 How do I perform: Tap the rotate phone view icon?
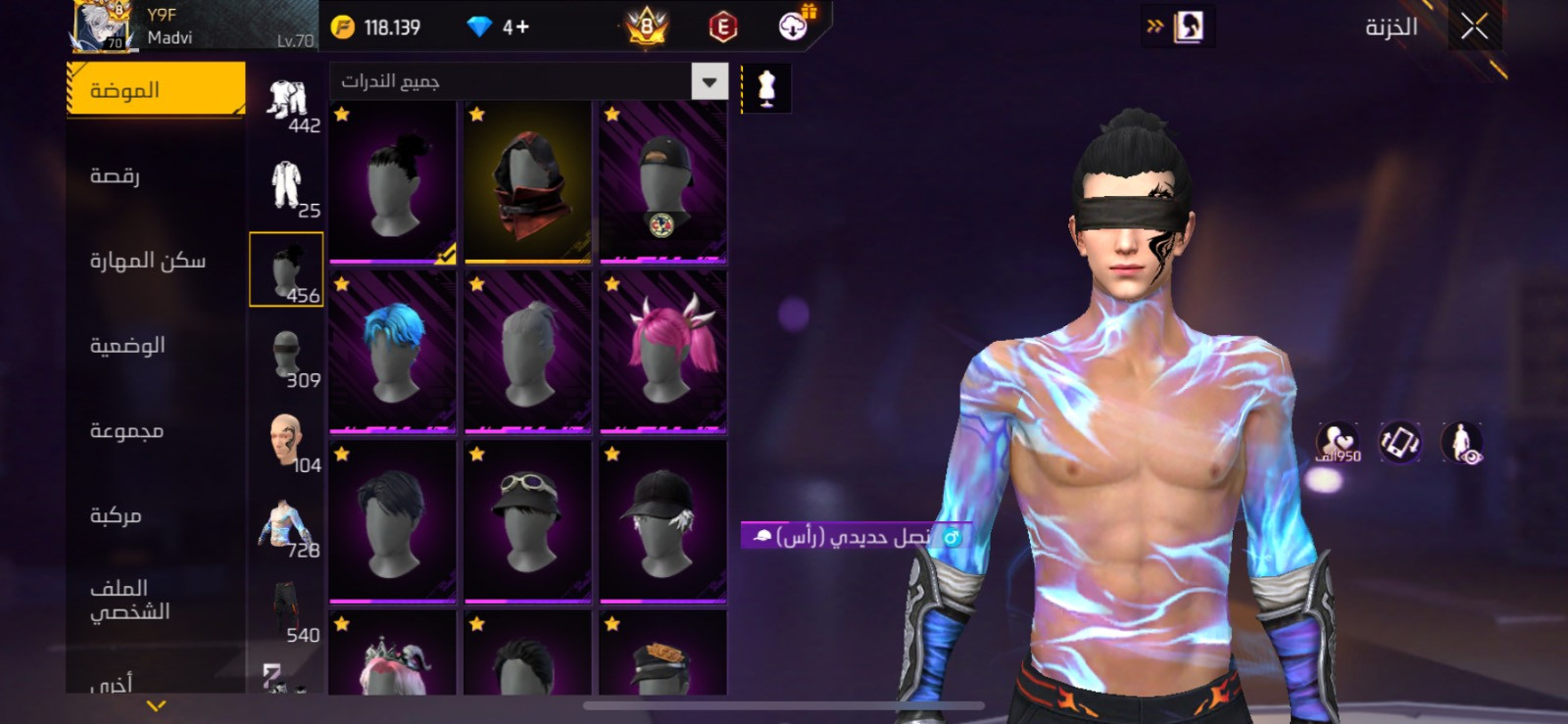(x=1399, y=442)
